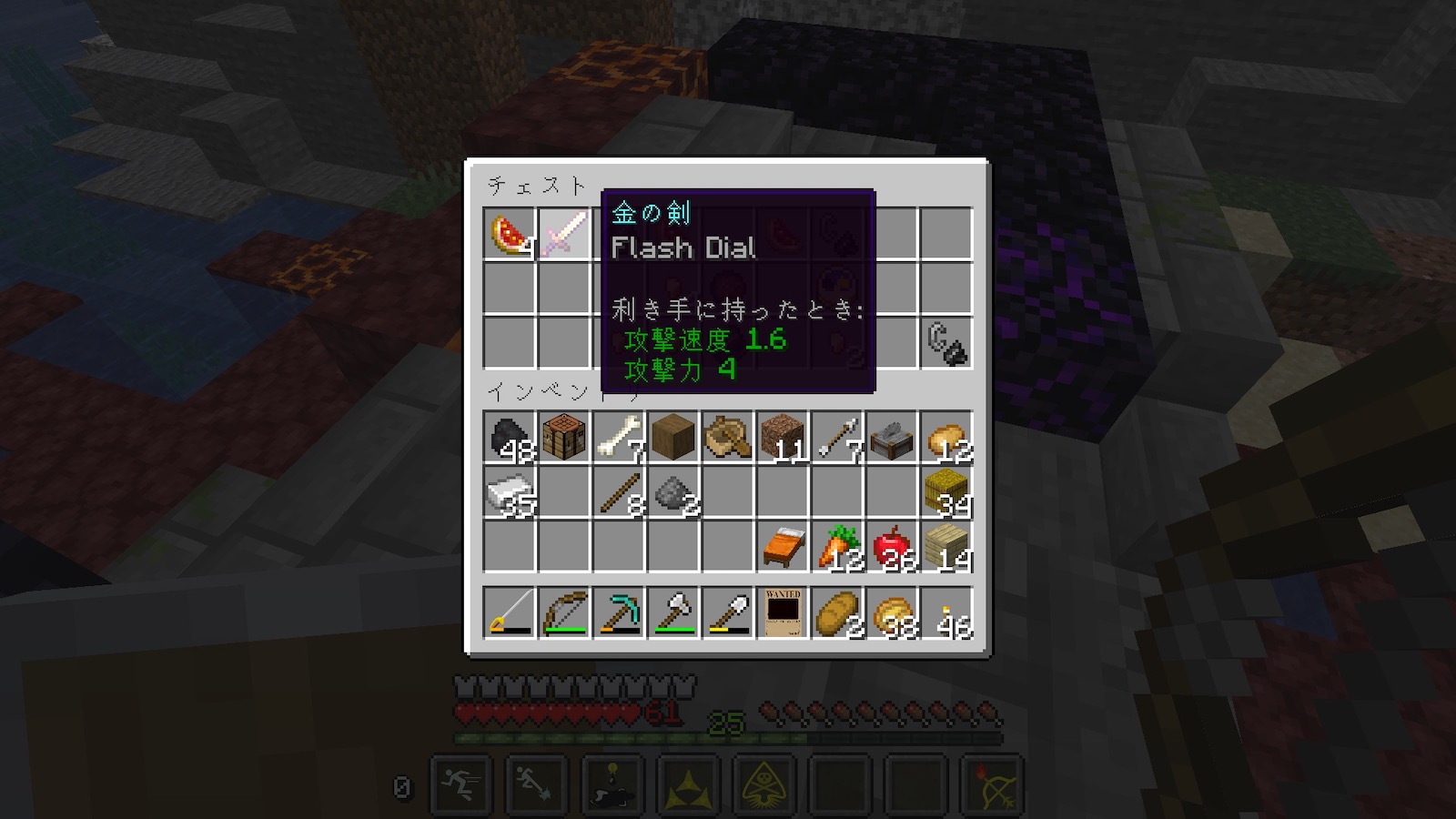This screenshot has width=1456, height=819.
Task: Select the coal stack of 48
Action: [510, 438]
